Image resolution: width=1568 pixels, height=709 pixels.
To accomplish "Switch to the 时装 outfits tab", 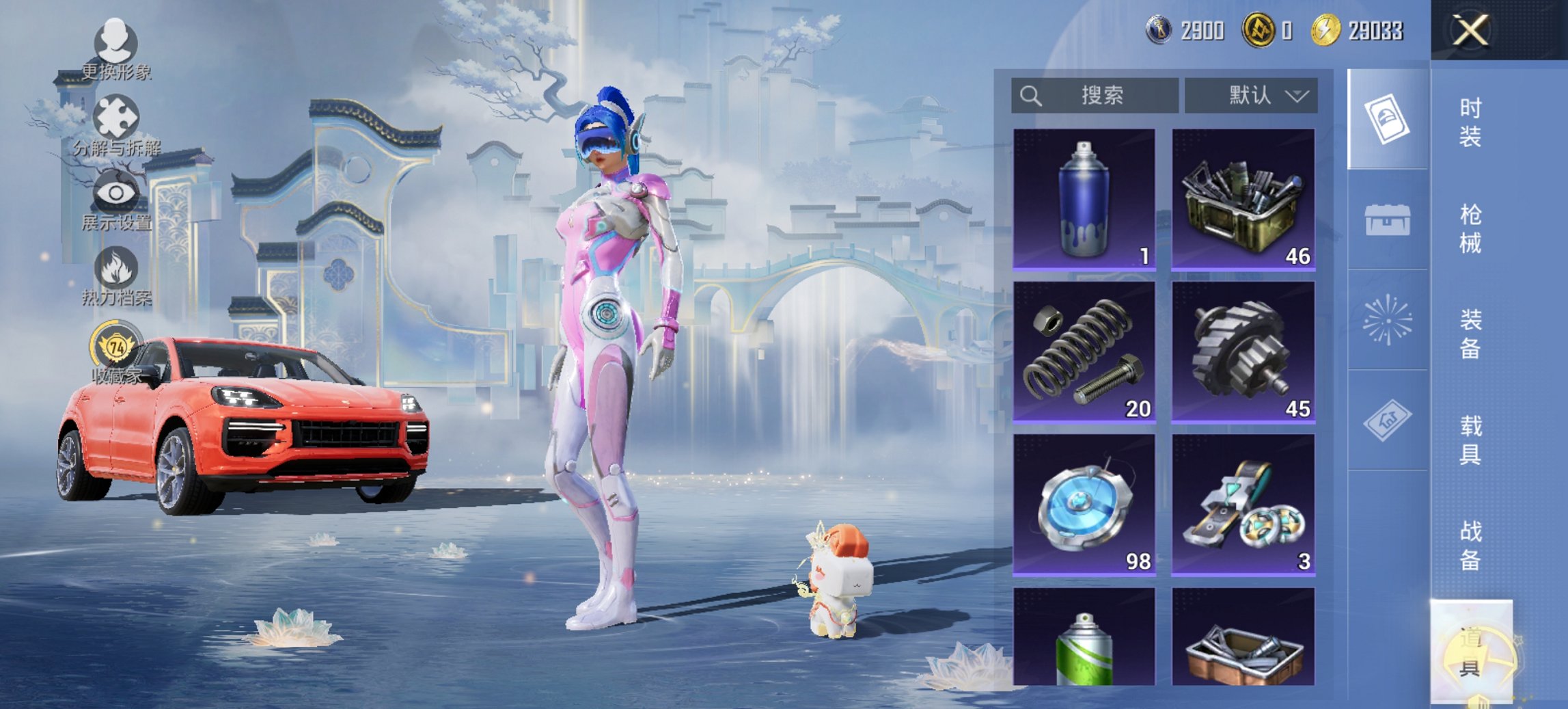I will pos(1470,122).
